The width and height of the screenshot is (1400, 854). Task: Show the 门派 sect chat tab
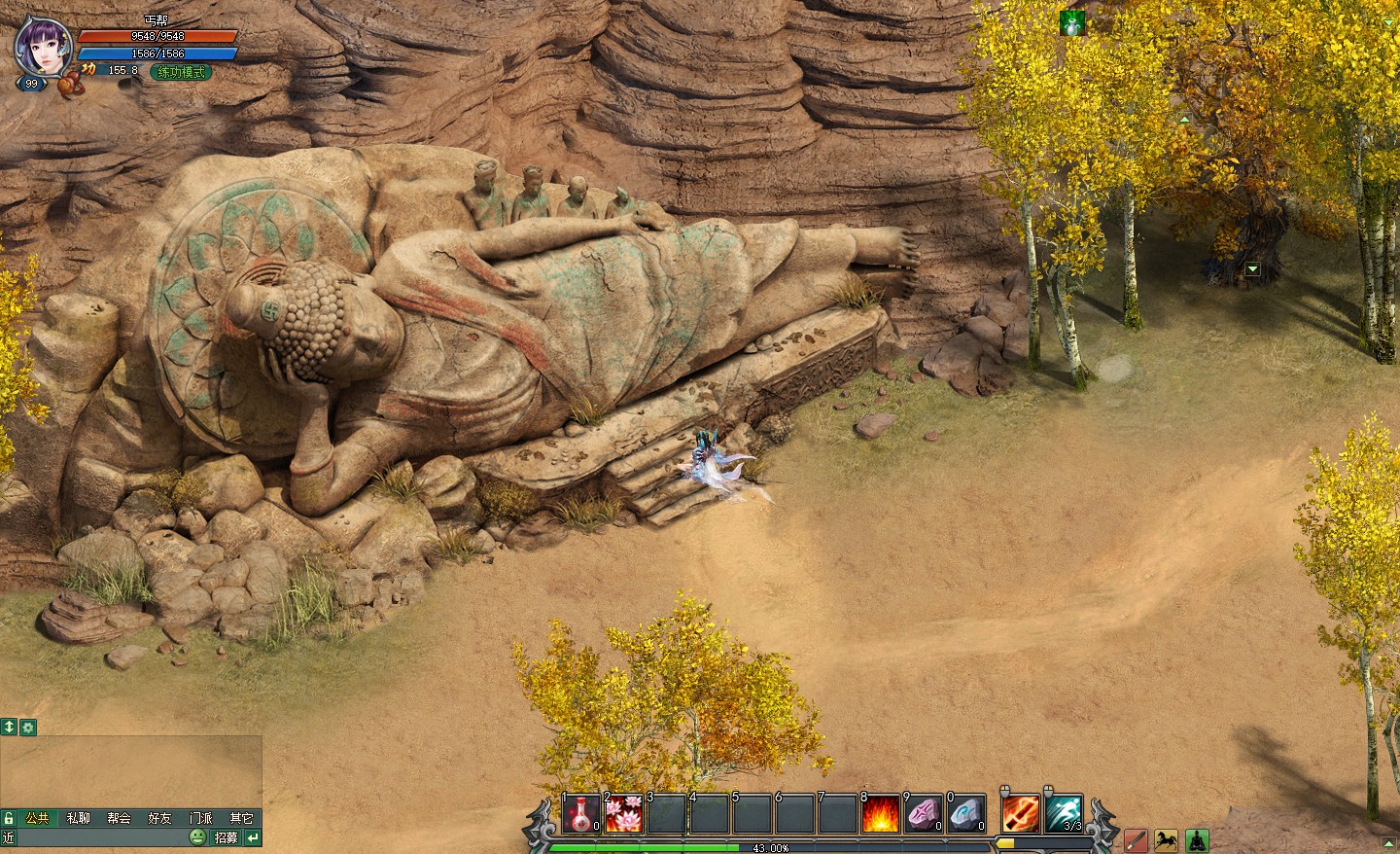200,818
